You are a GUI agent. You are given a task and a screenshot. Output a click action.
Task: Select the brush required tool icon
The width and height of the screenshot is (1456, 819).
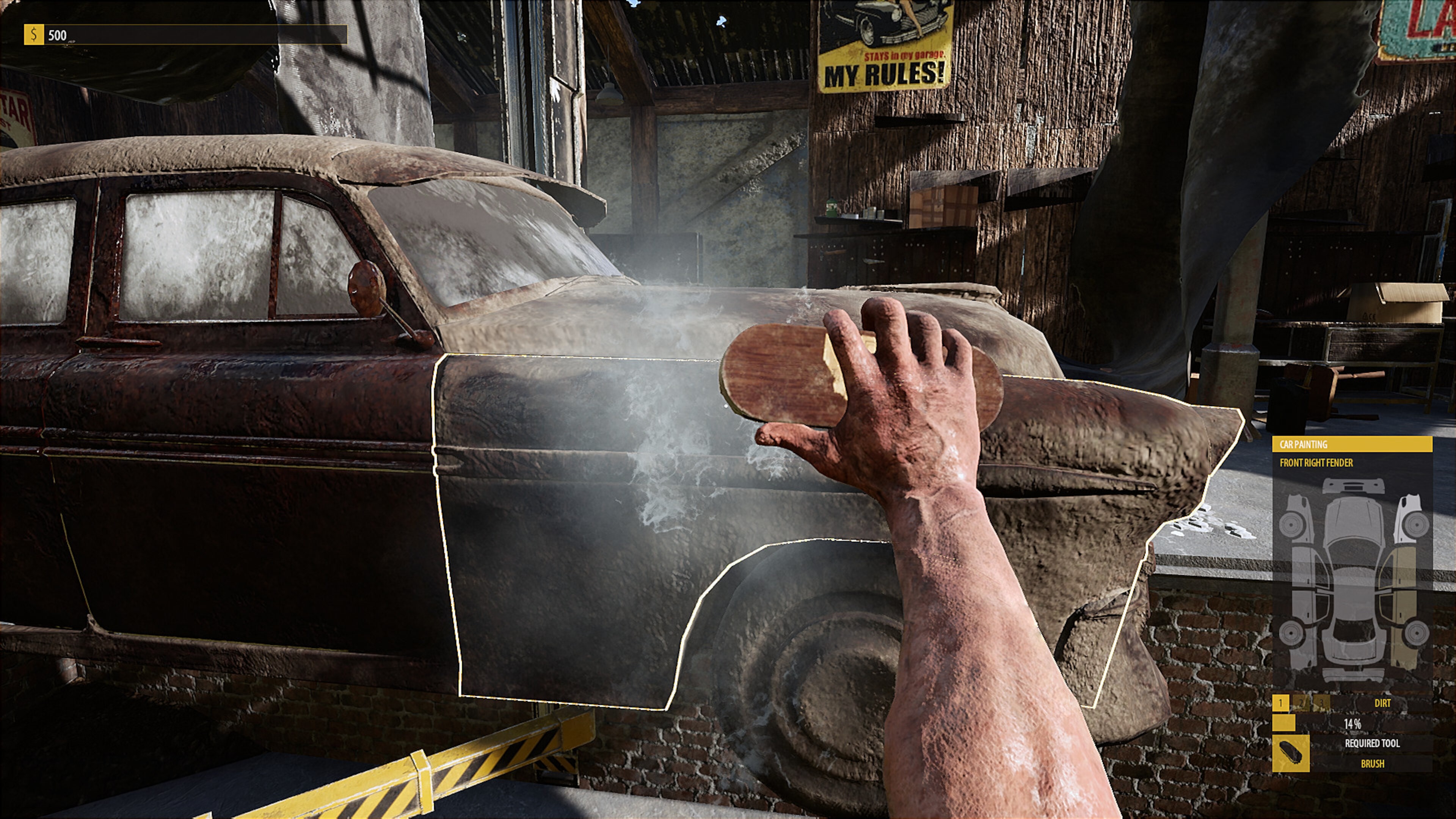pos(1290,753)
